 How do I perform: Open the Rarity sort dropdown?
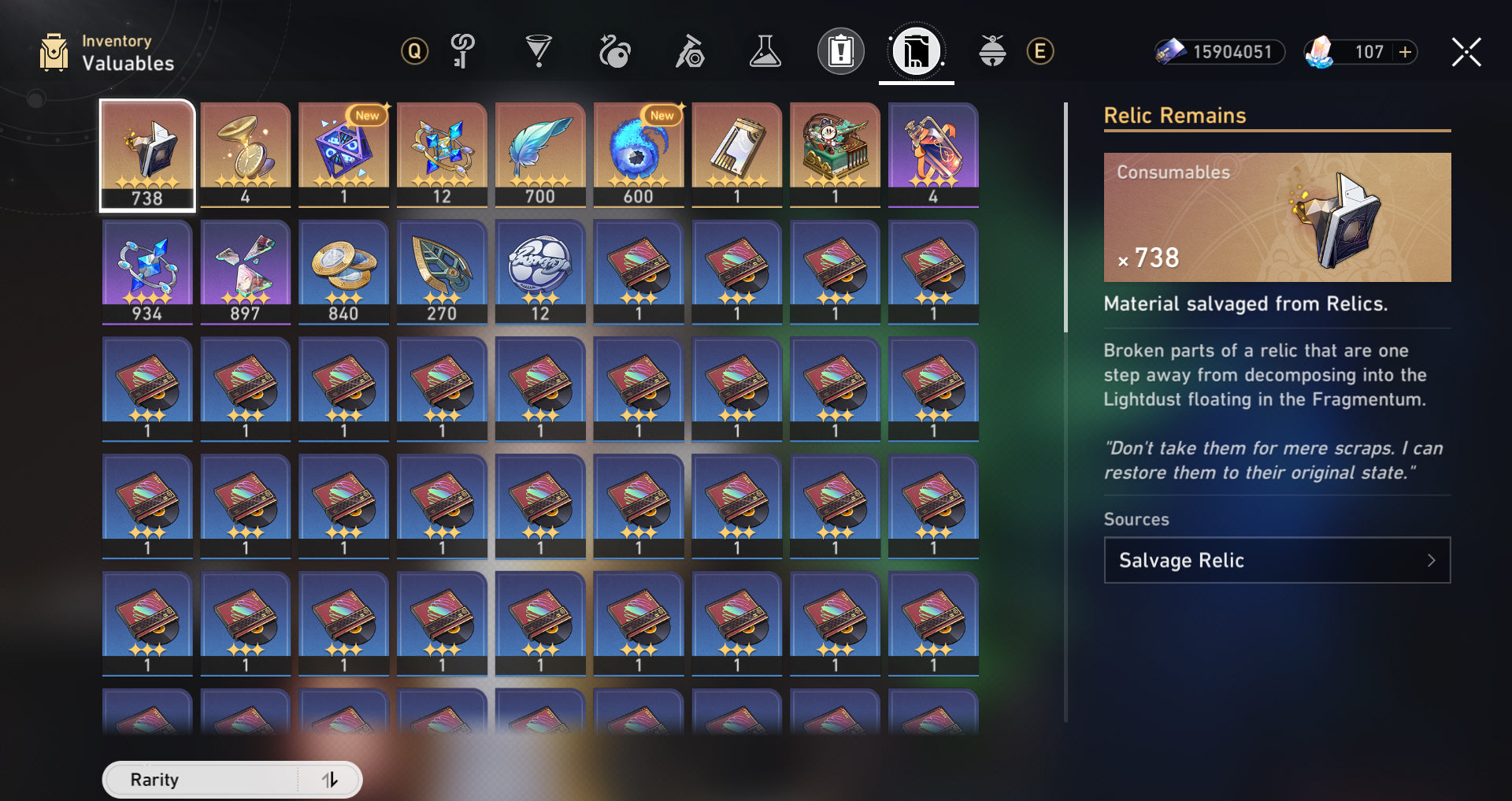pyautogui.click(x=201, y=780)
